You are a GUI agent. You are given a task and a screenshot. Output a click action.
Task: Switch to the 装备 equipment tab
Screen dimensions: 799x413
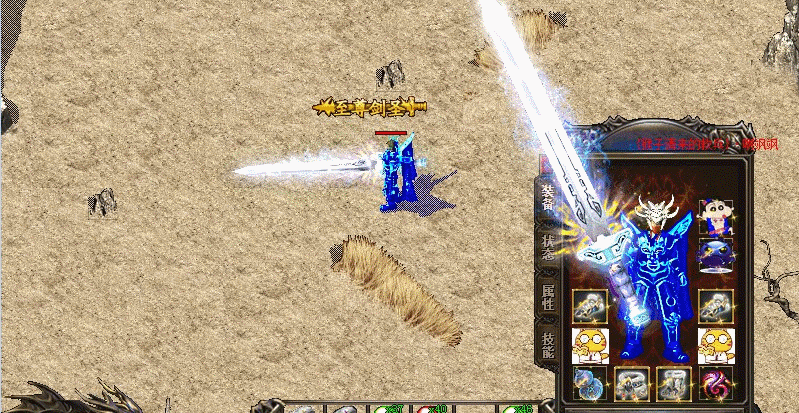click(548, 197)
